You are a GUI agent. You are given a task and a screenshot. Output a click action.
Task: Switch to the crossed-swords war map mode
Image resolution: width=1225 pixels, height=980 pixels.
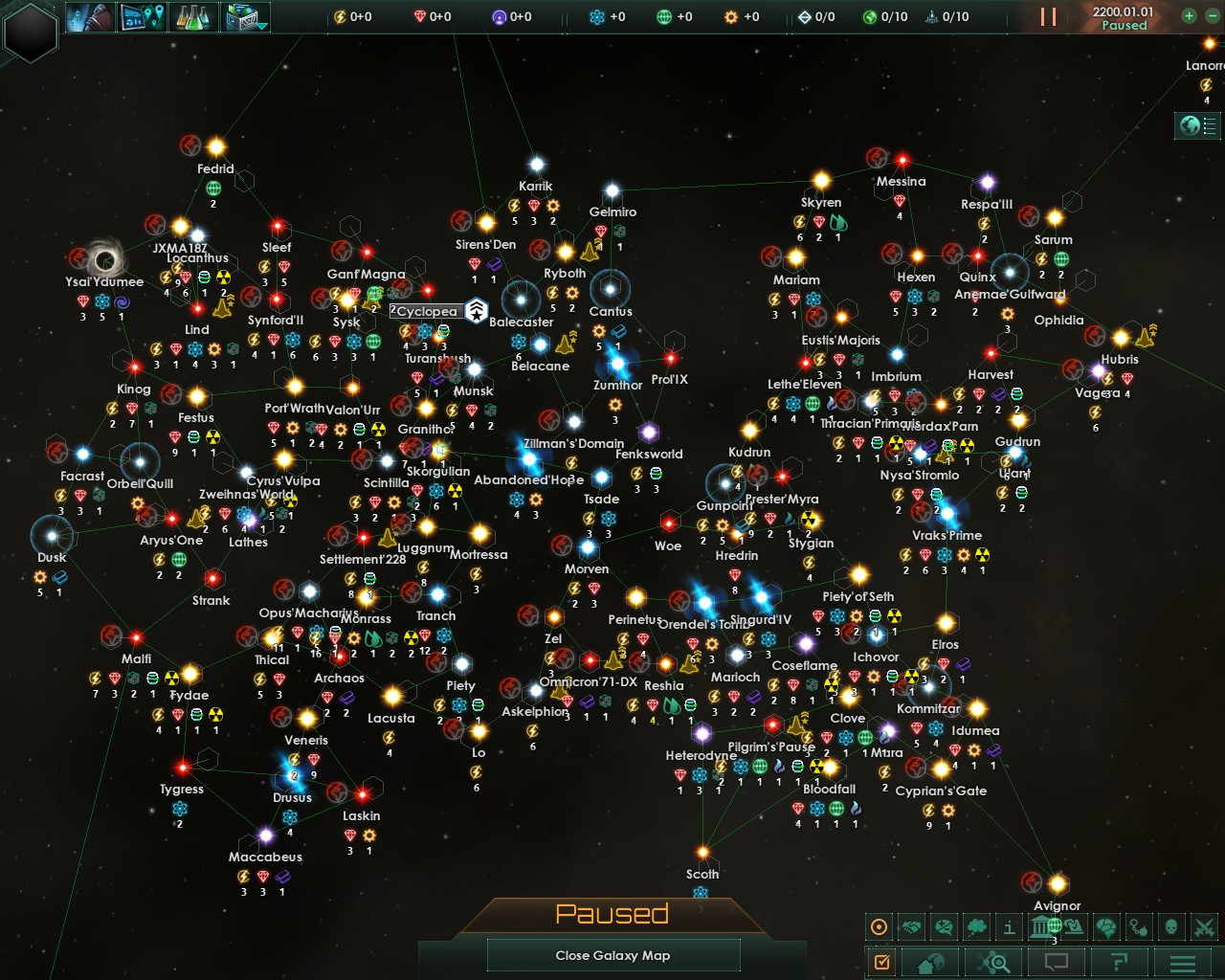coord(1204,926)
